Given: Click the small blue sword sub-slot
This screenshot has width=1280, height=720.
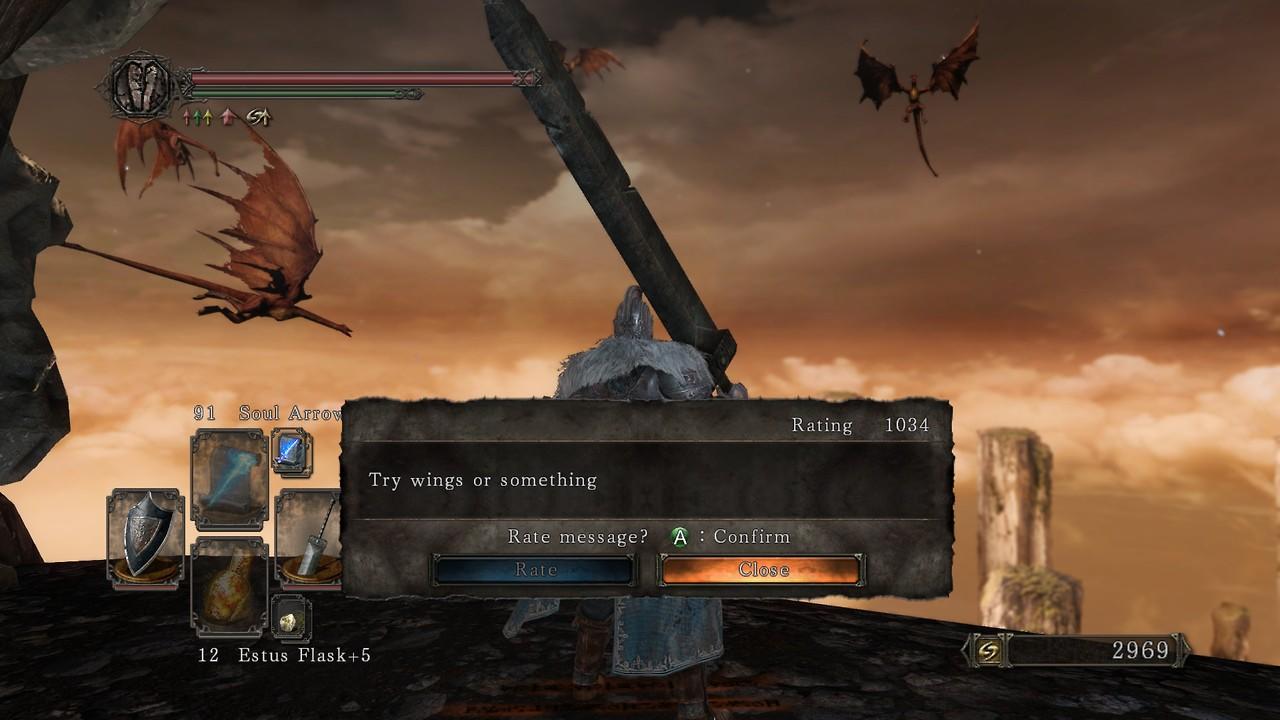Looking at the screenshot, I should [291, 452].
